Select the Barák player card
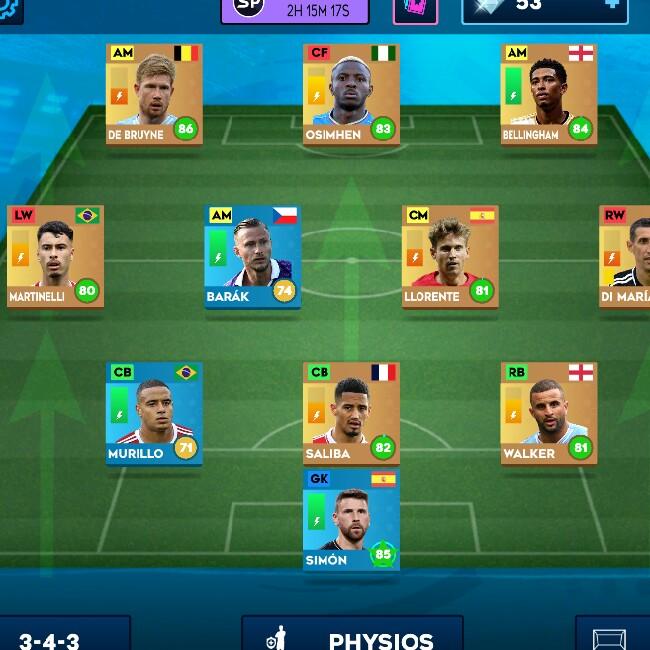 coord(253,256)
